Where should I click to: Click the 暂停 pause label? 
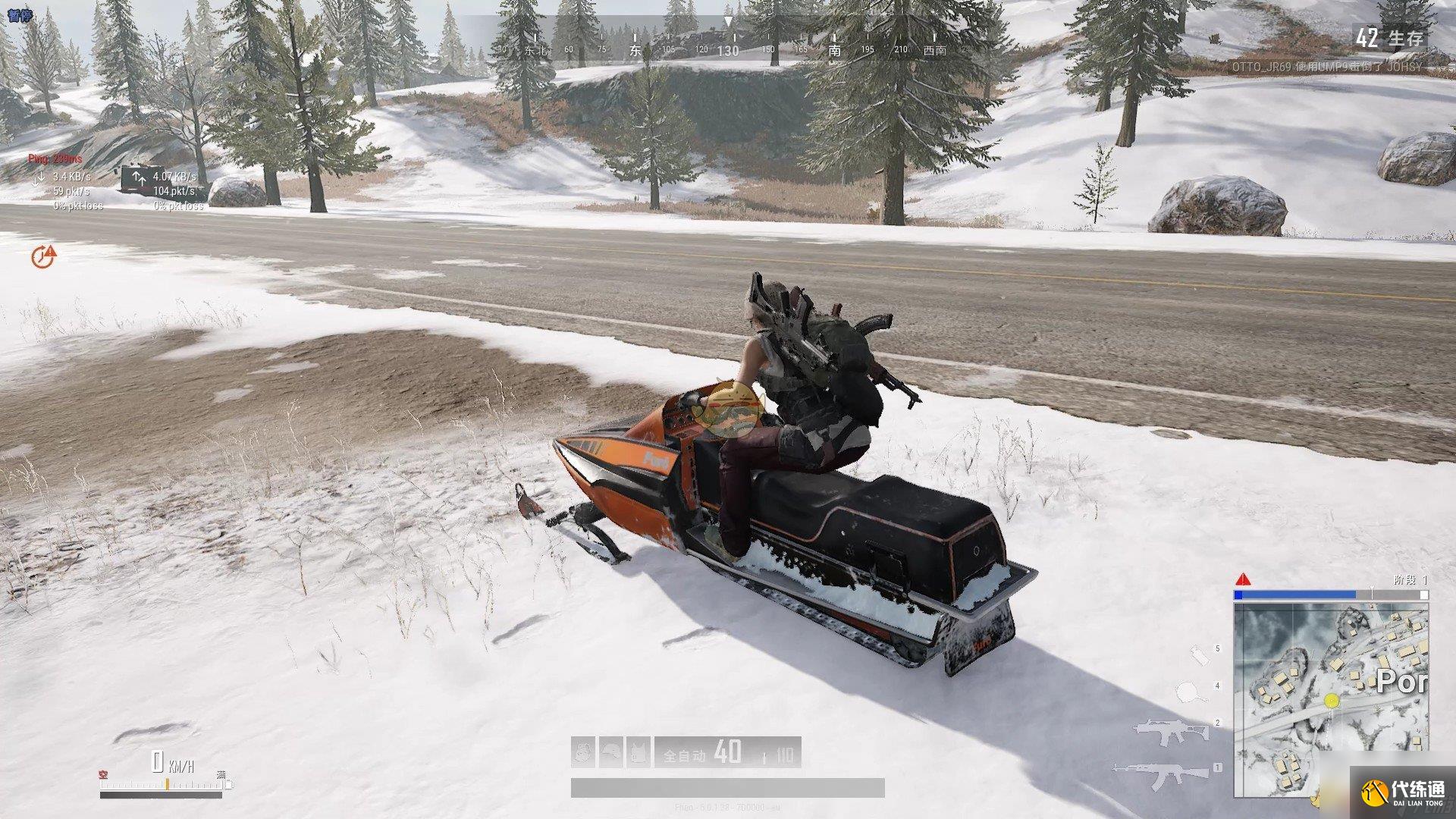[18, 13]
